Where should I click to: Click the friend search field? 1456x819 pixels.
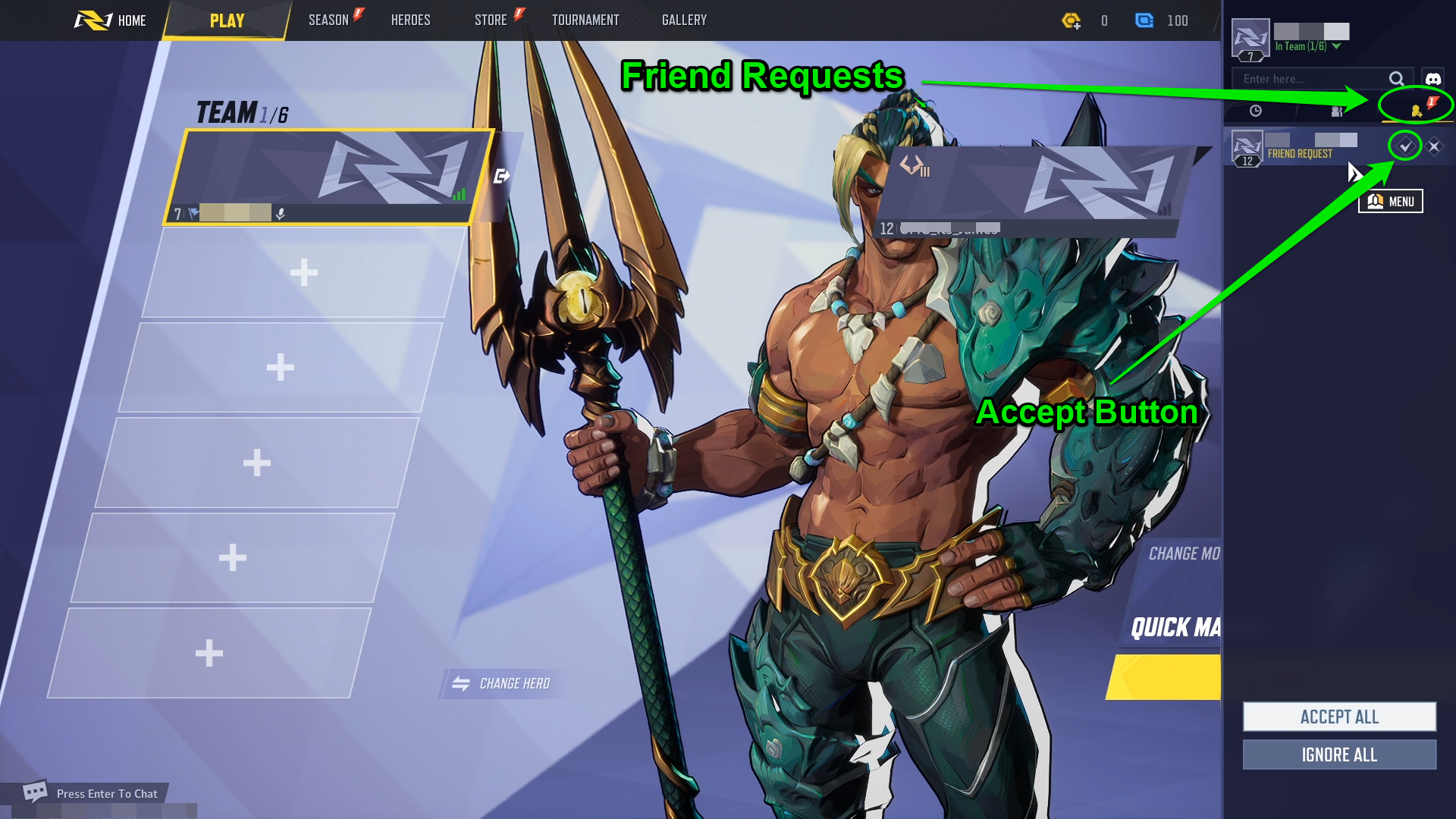point(1312,79)
